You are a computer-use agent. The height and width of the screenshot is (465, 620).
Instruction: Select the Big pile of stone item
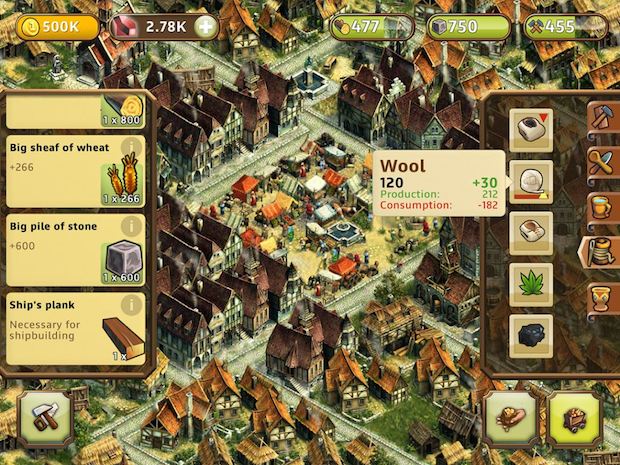pos(75,250)
